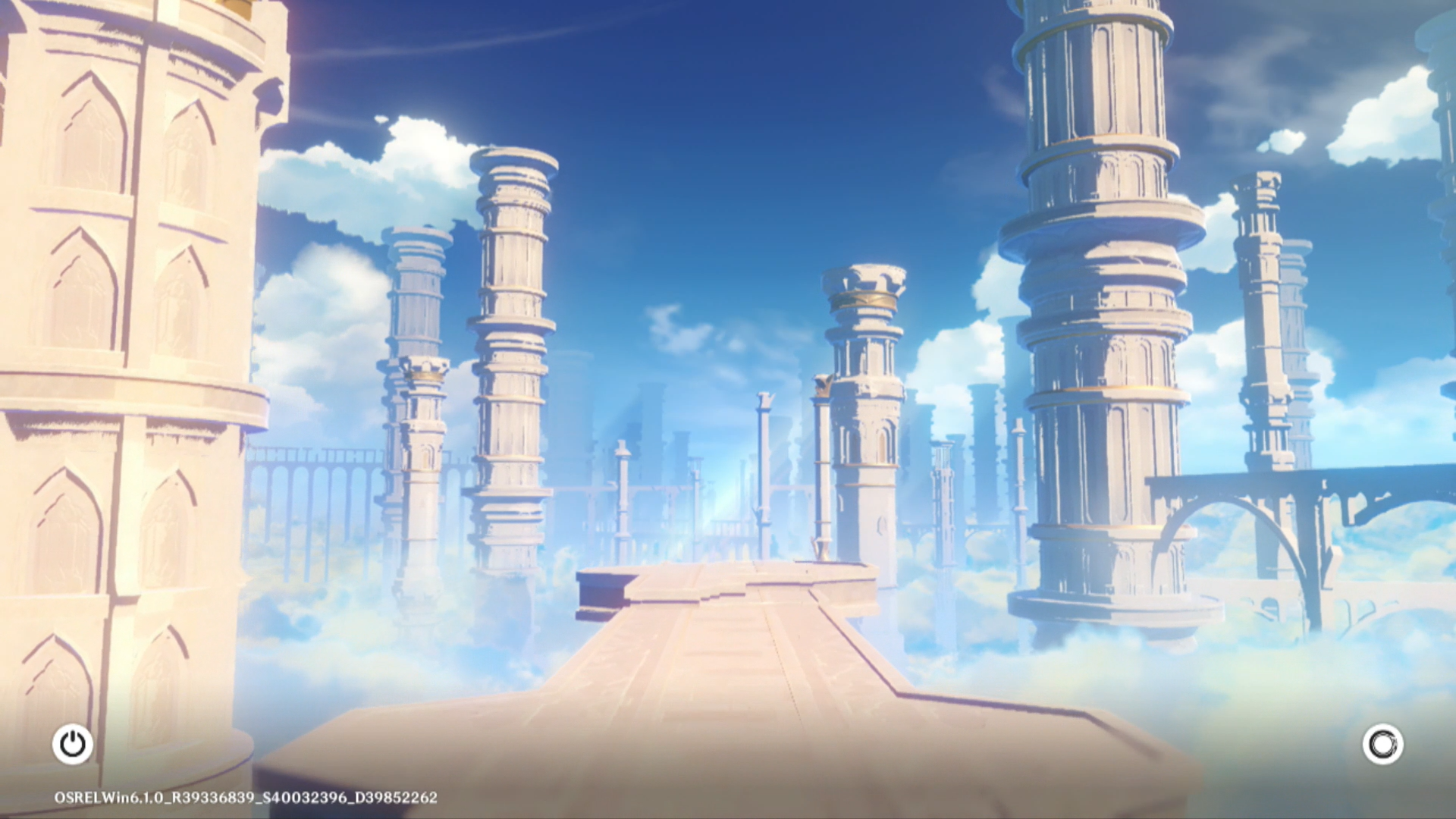The height and width of the screenshot is (819, 1456).
Task: Click the power icon to exit the game
Action: click(73, 744)
